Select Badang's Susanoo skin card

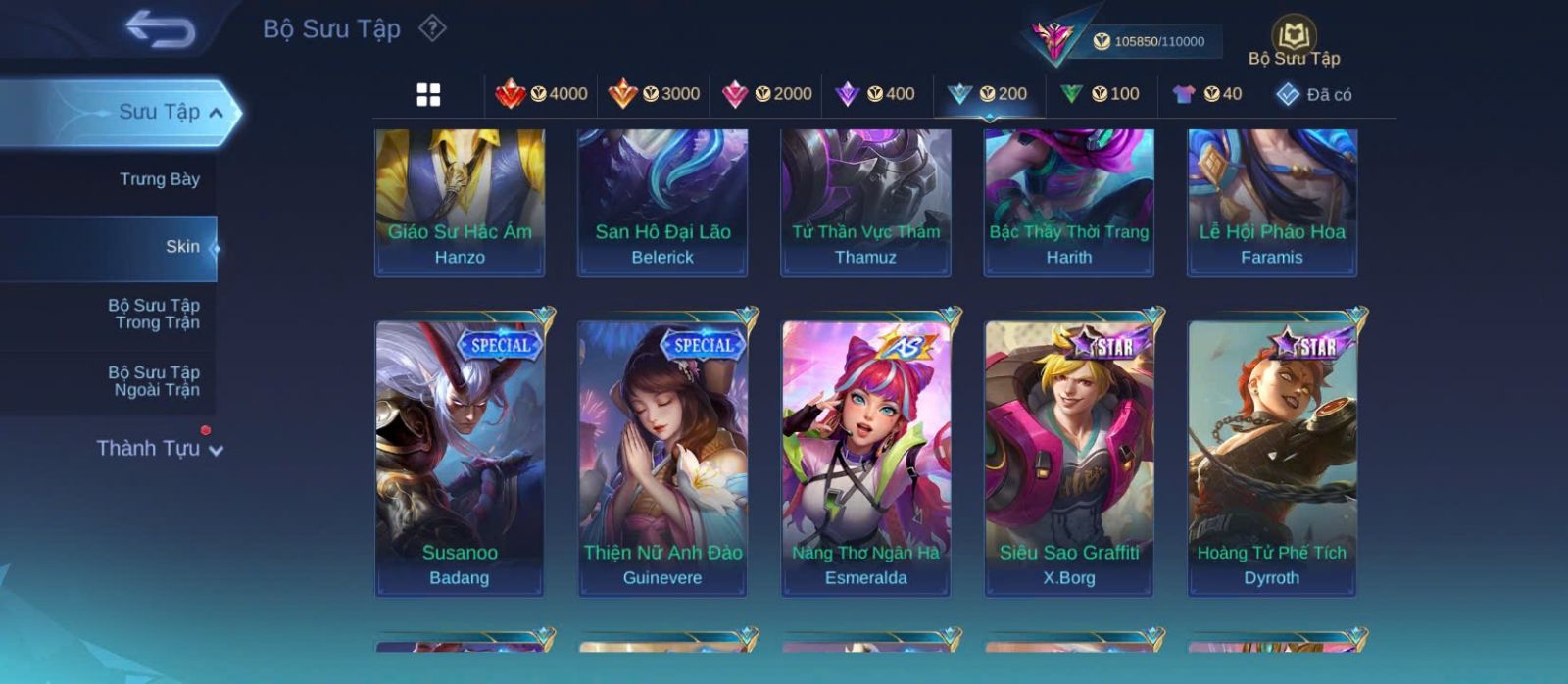coord(460,458)
